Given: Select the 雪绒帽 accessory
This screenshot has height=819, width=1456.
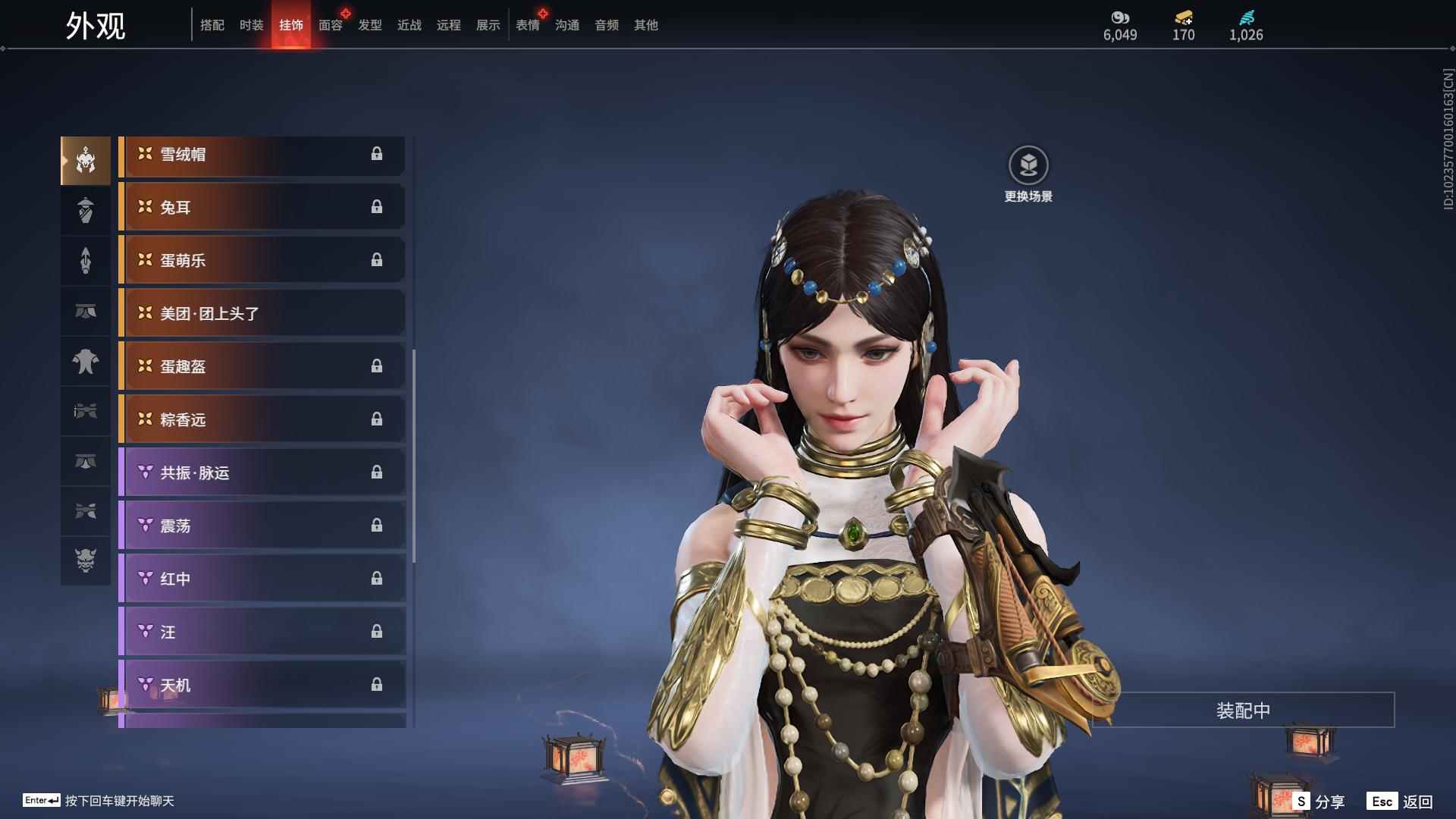Looking at the screenshot, I should point(262,155).
